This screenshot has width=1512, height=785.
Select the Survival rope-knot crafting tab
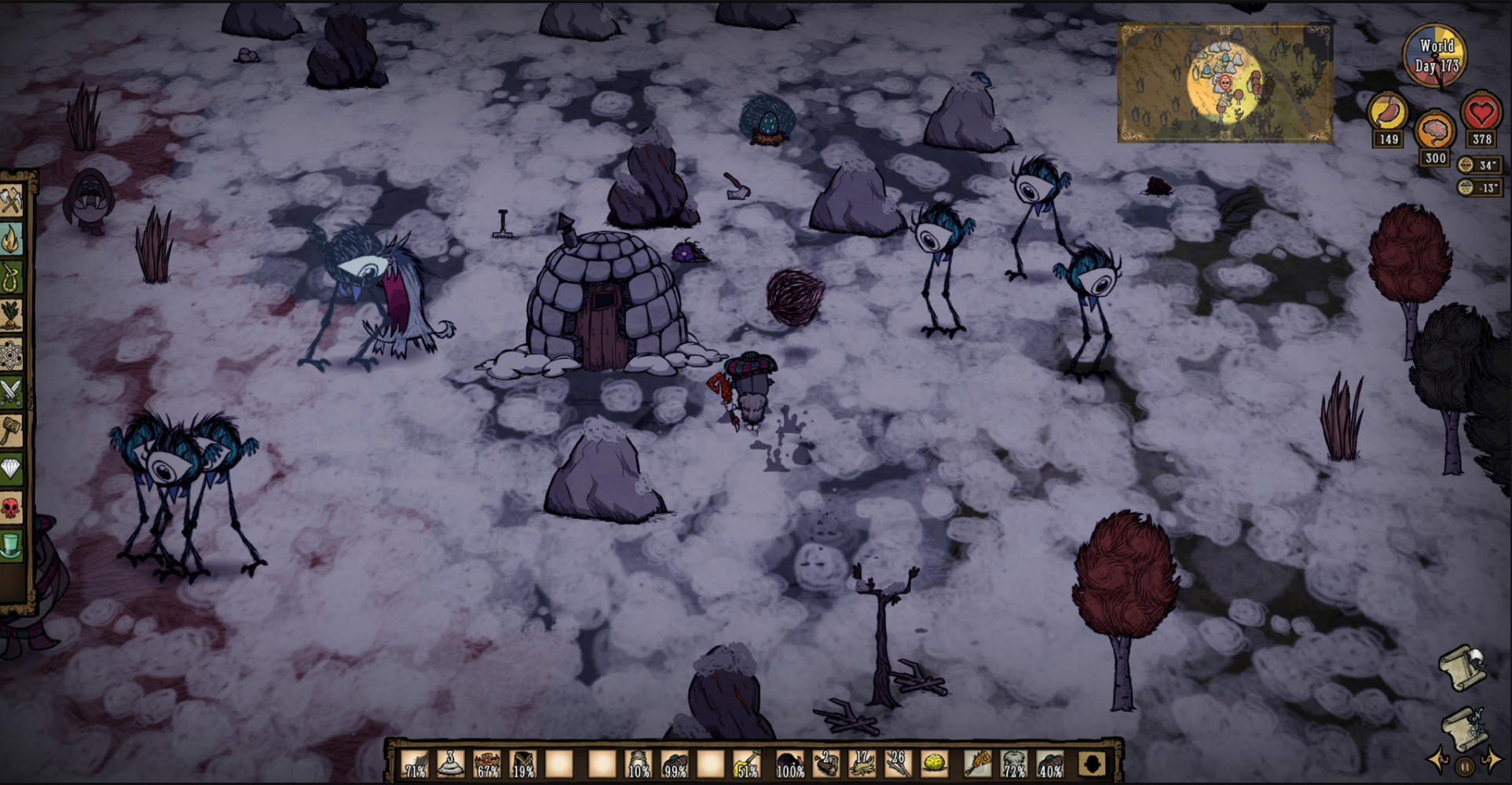coord(11,278)
